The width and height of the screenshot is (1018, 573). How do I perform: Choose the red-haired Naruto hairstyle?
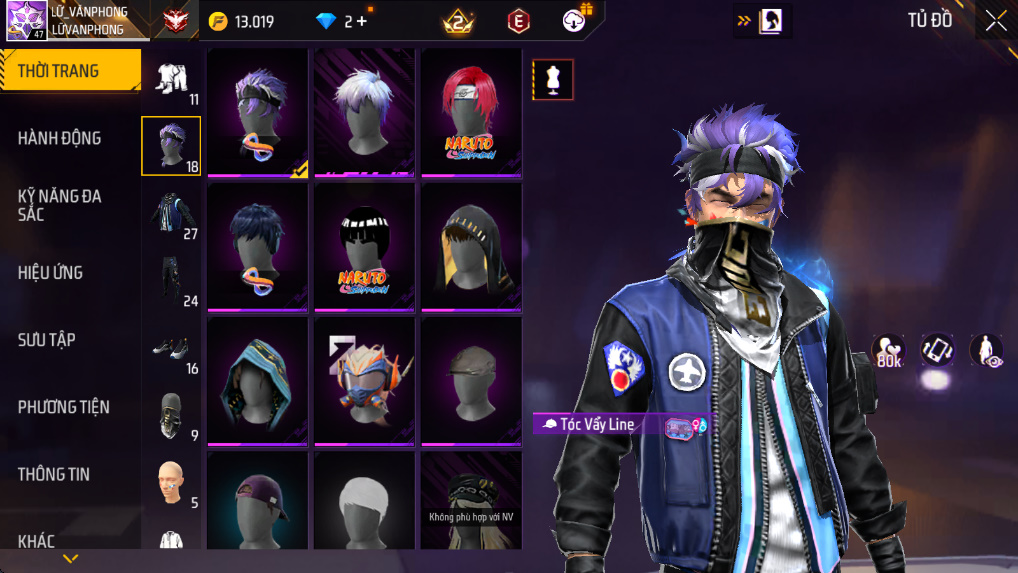click(x=471, y=112)
